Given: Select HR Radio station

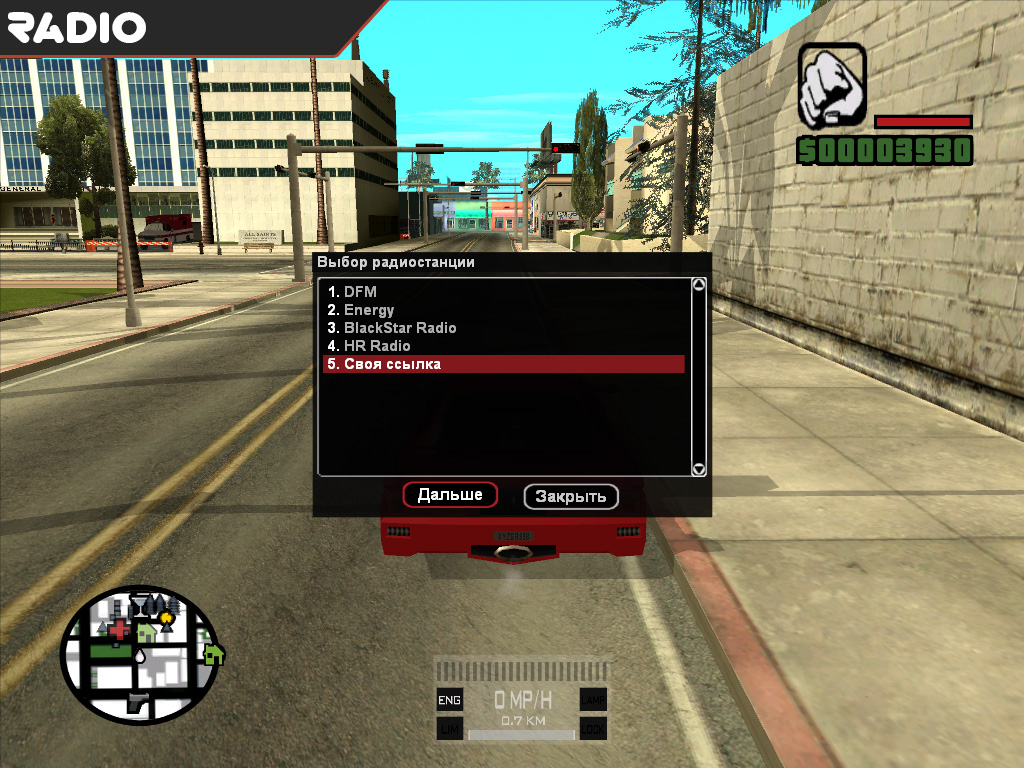Looking at the screenshot, I should [376, 346].
